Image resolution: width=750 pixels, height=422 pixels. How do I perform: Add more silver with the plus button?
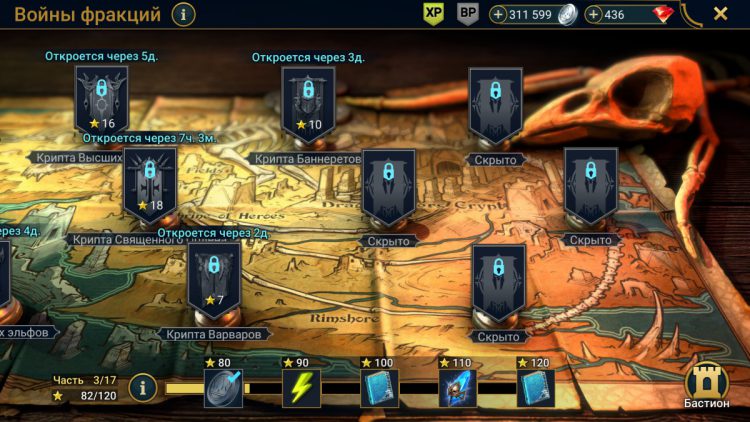[x=499, y=14]
